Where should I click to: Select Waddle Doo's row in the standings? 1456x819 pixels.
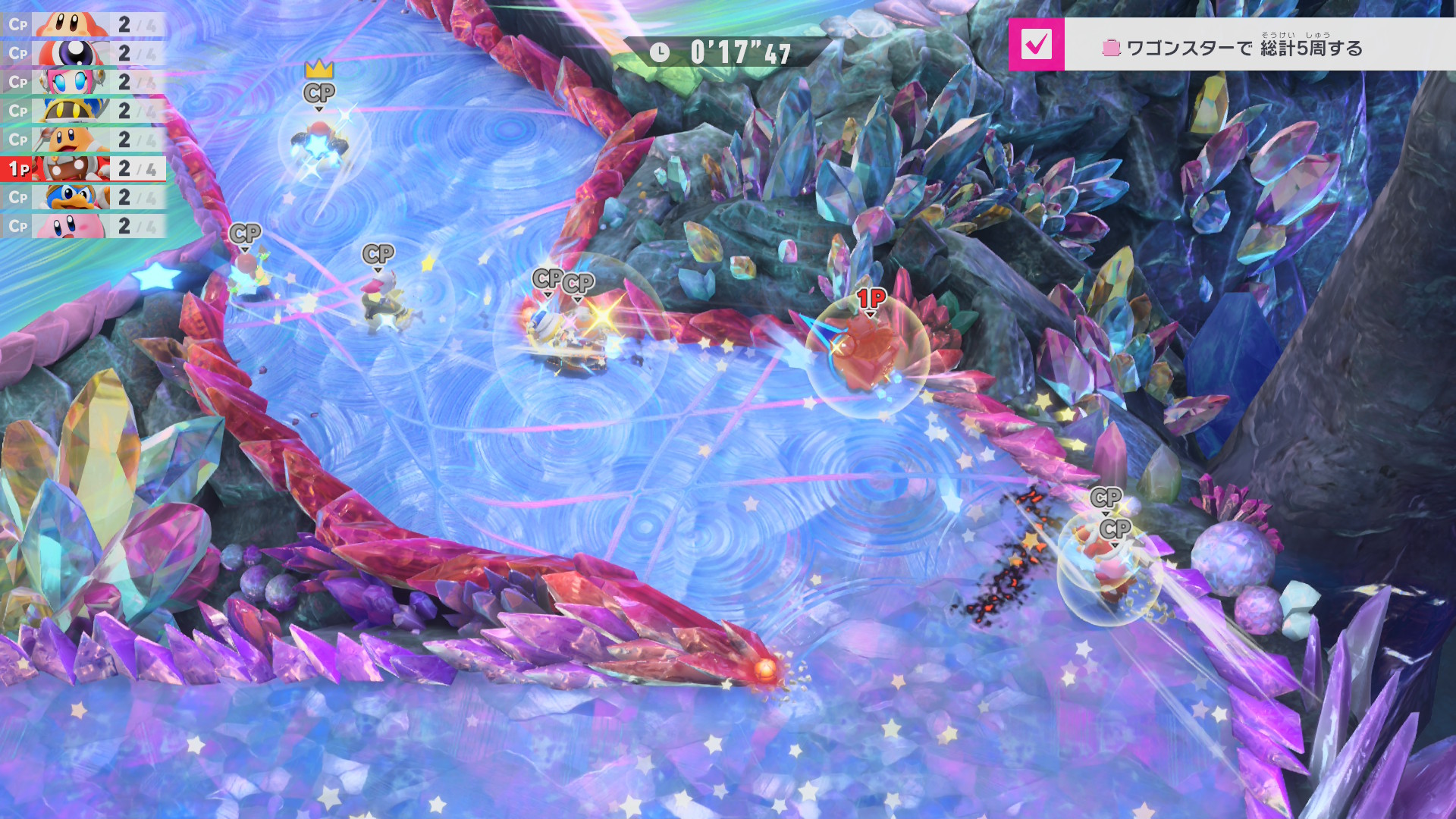click(x=83, y=53)
